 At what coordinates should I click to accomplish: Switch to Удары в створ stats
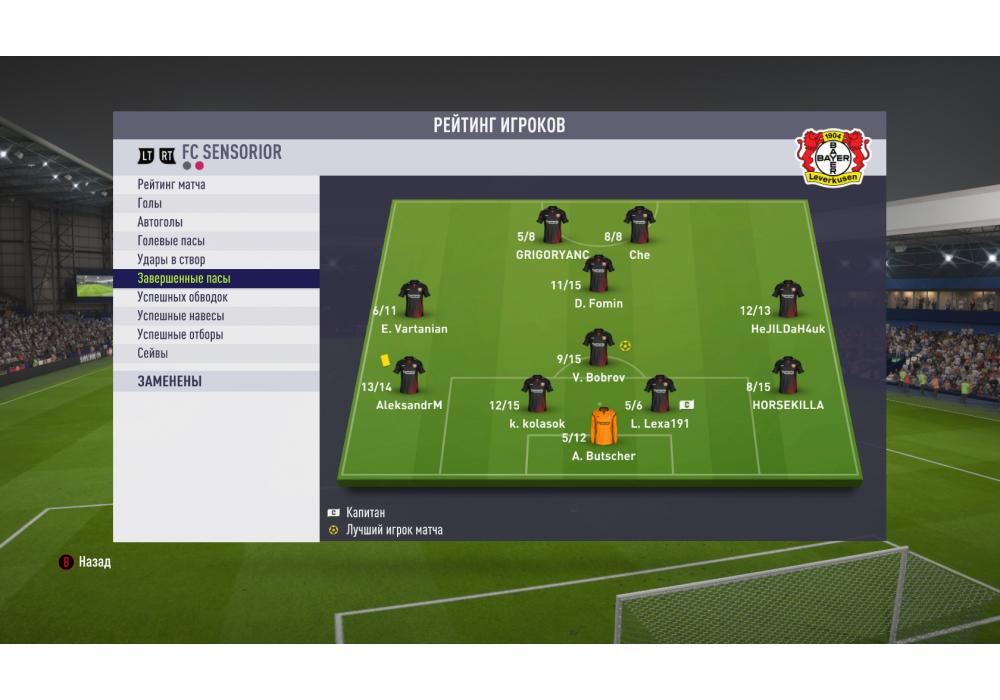click(171, 260)
